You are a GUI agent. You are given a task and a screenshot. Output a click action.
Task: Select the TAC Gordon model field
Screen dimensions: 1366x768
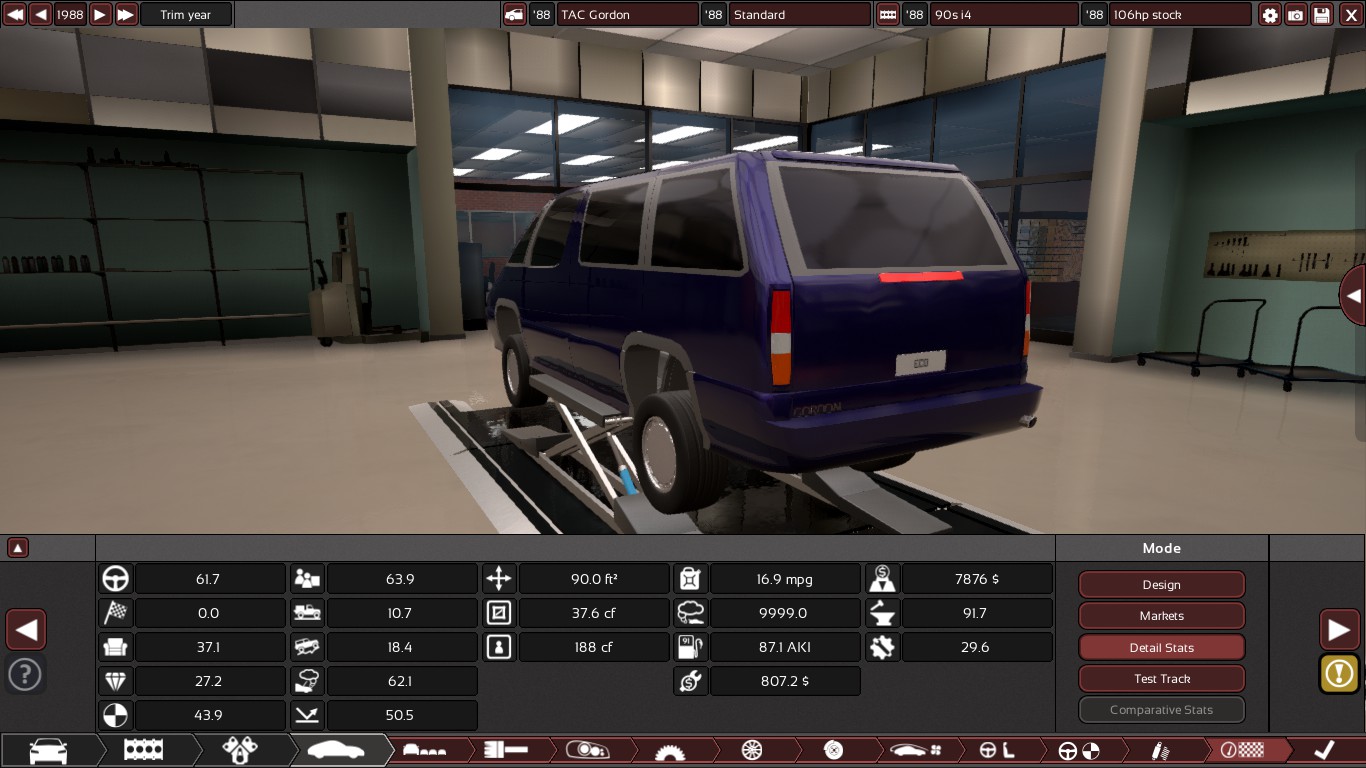(627, 15)
